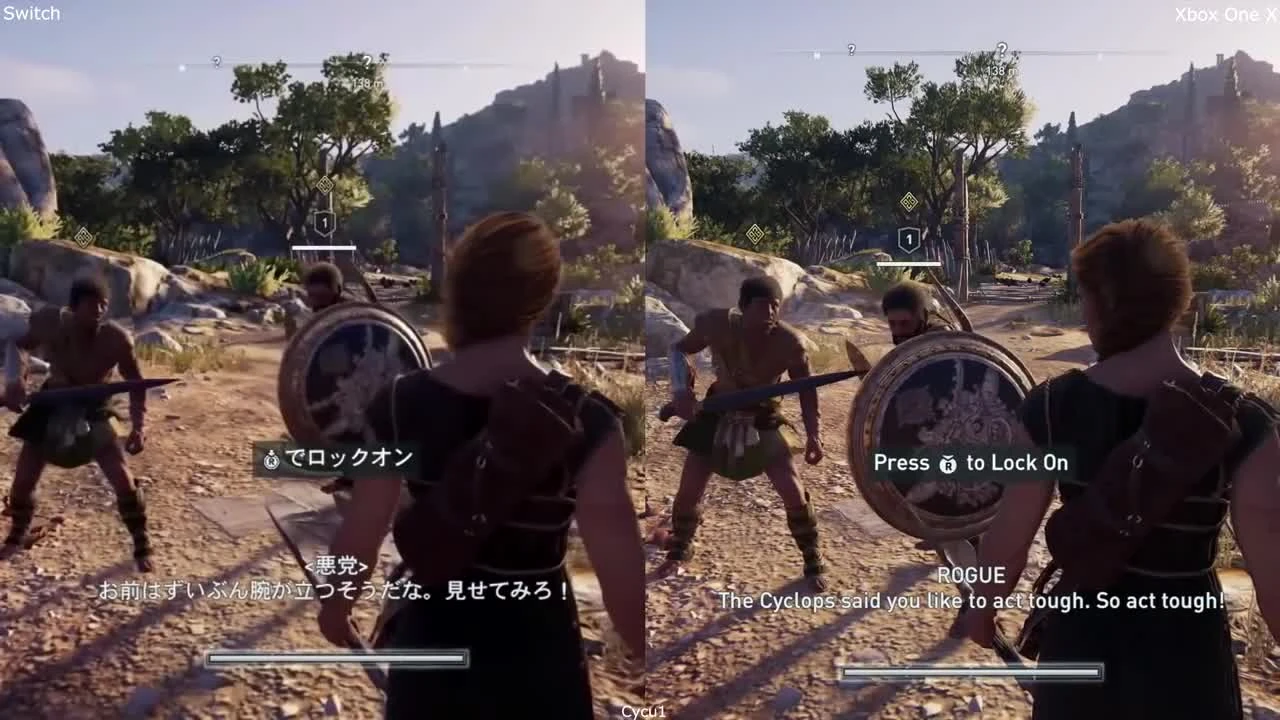Select the diamond quest icon on Xbox side

coord(909,201)
